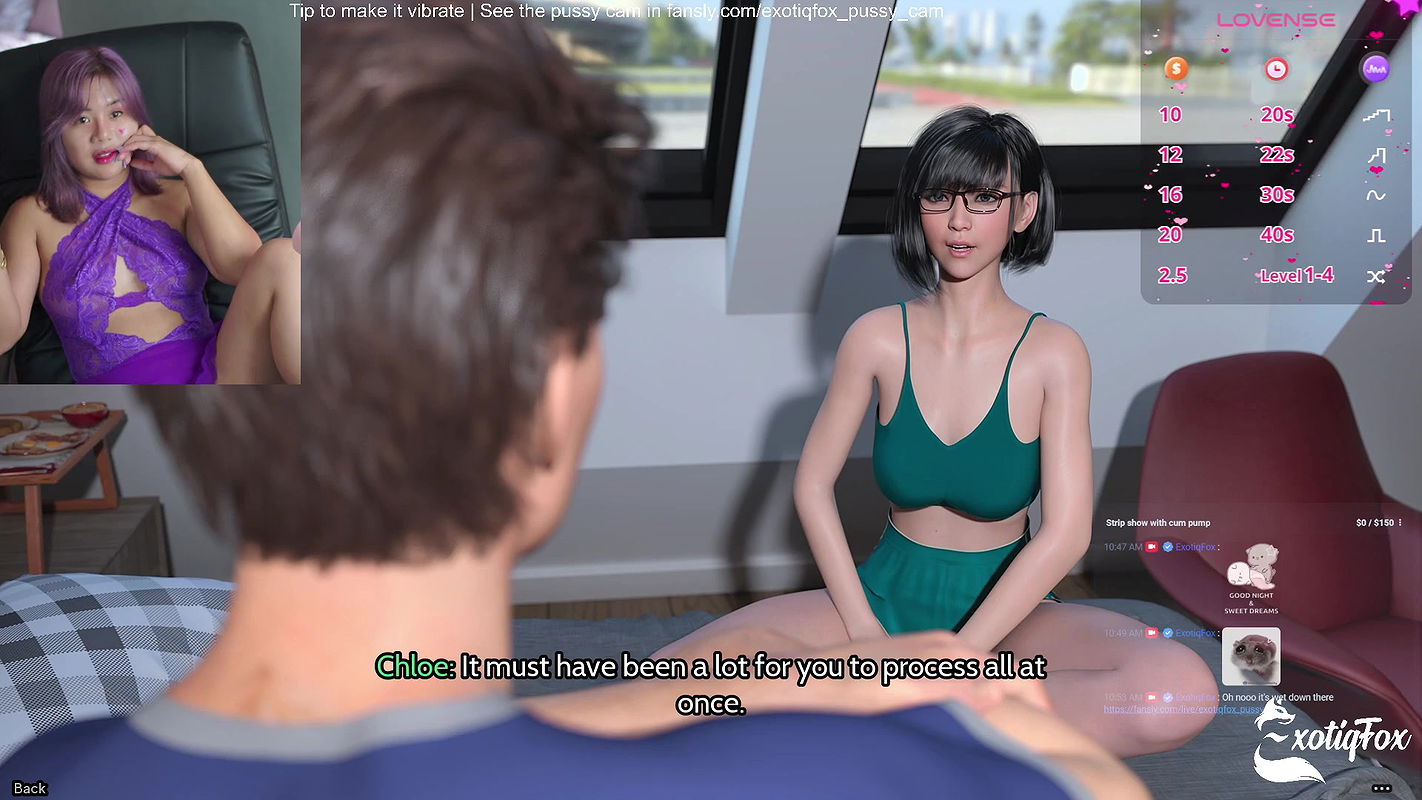Select the square pulse vibration pattern icon
This screenshot has width=1422, height=800.
(x=1378, y=235)
